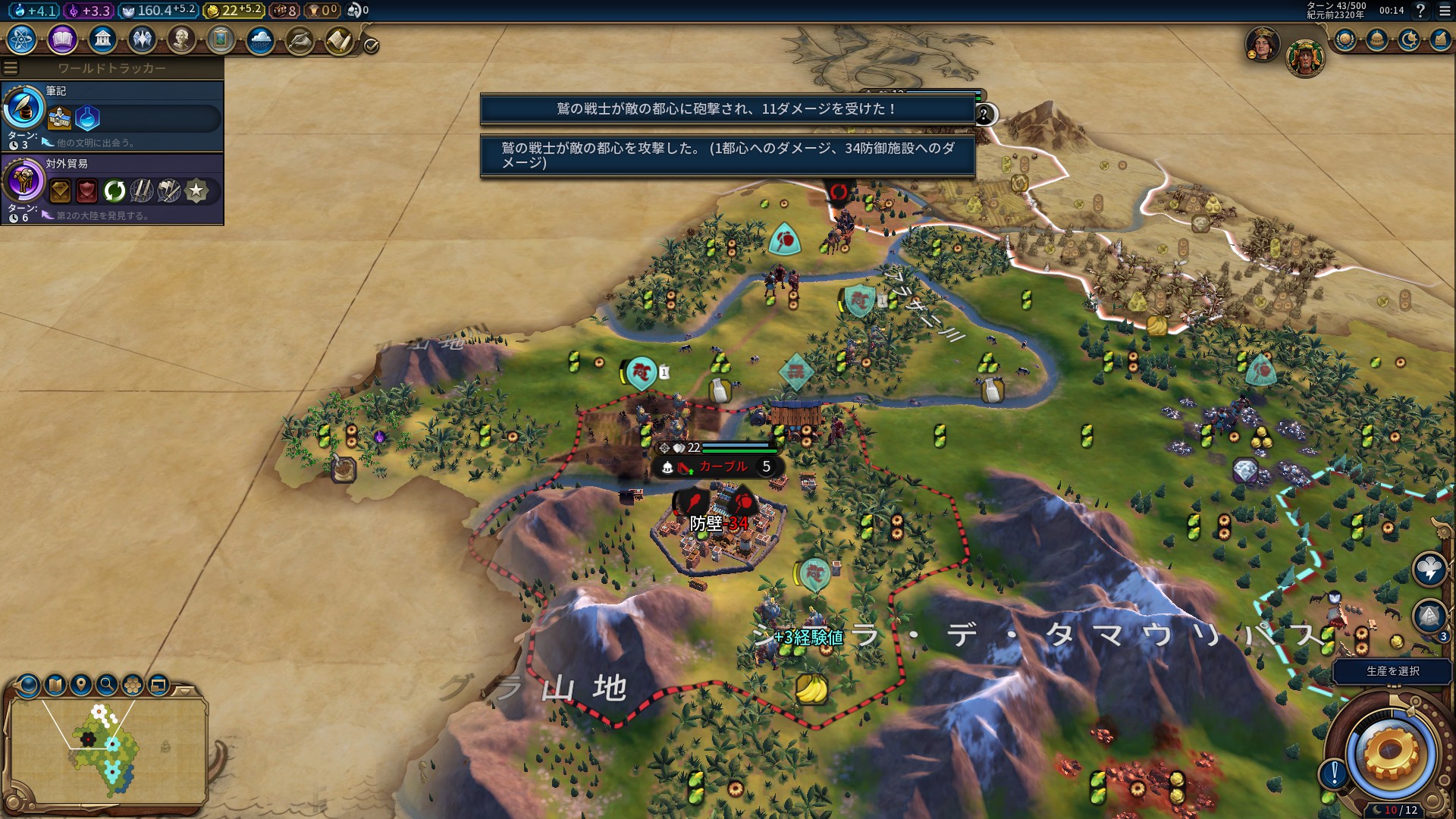1456x819 pixels.
Task: Open the climate rain cloud screen
Action: pyautogui.click(x=260, y=39)
